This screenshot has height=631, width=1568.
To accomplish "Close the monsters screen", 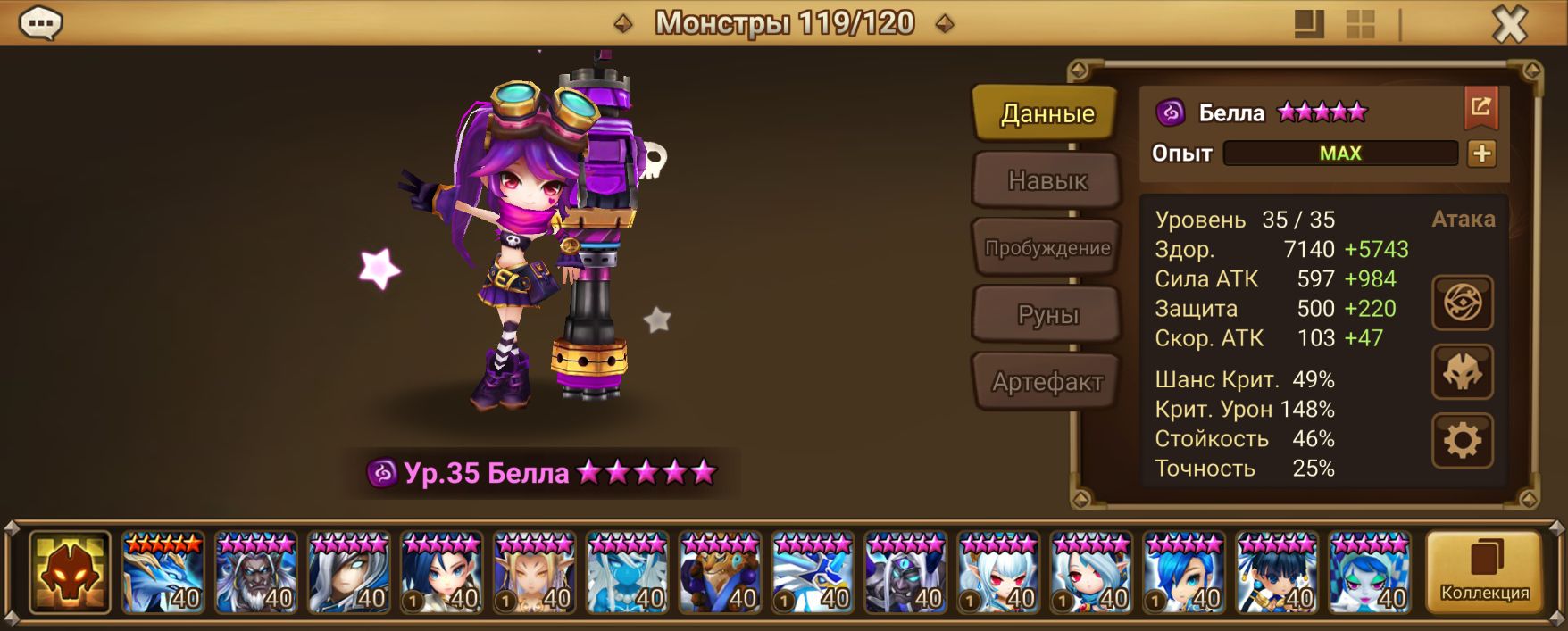I will (x=1509, y=24).
